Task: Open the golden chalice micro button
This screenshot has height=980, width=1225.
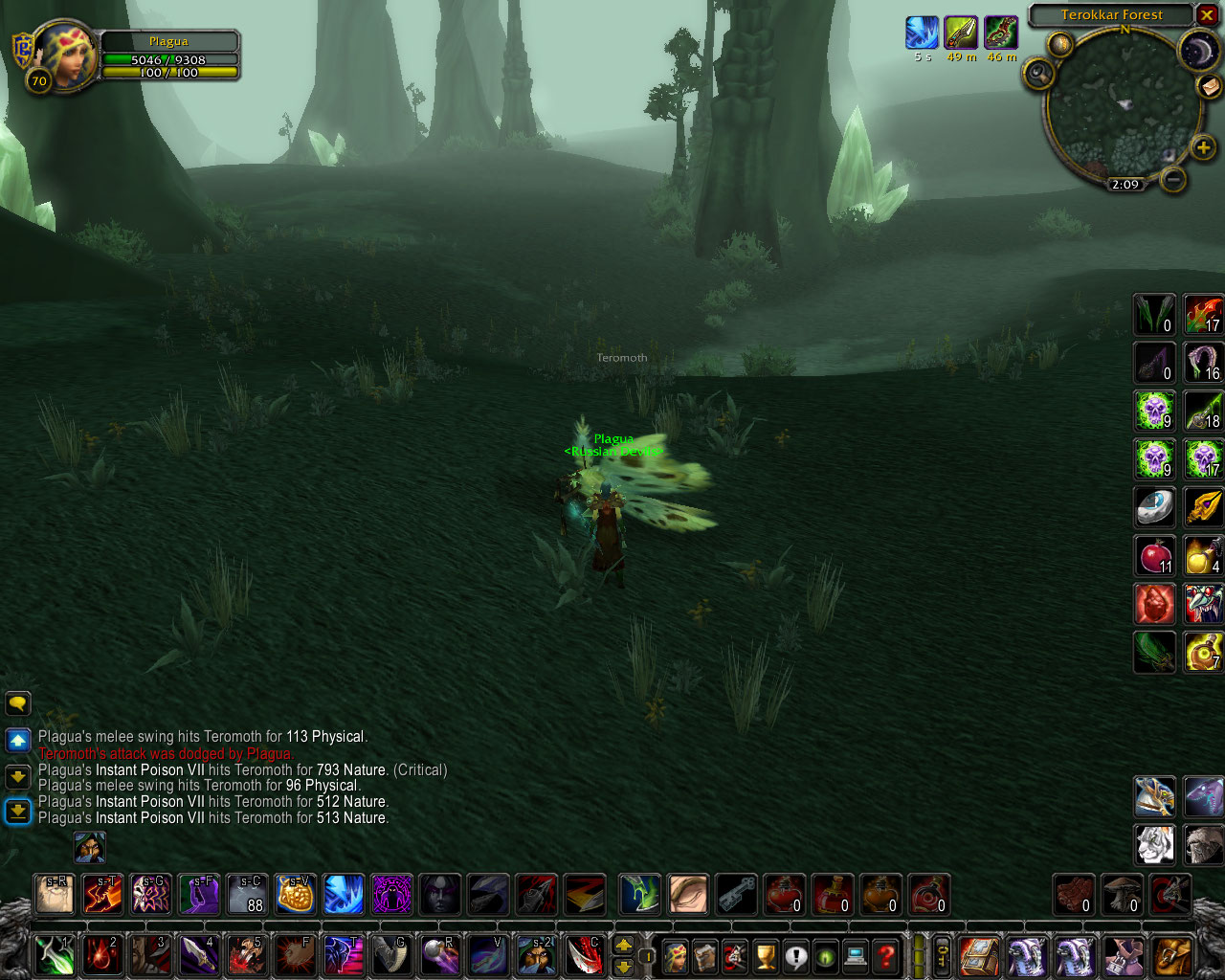Action: pos(766,956)
